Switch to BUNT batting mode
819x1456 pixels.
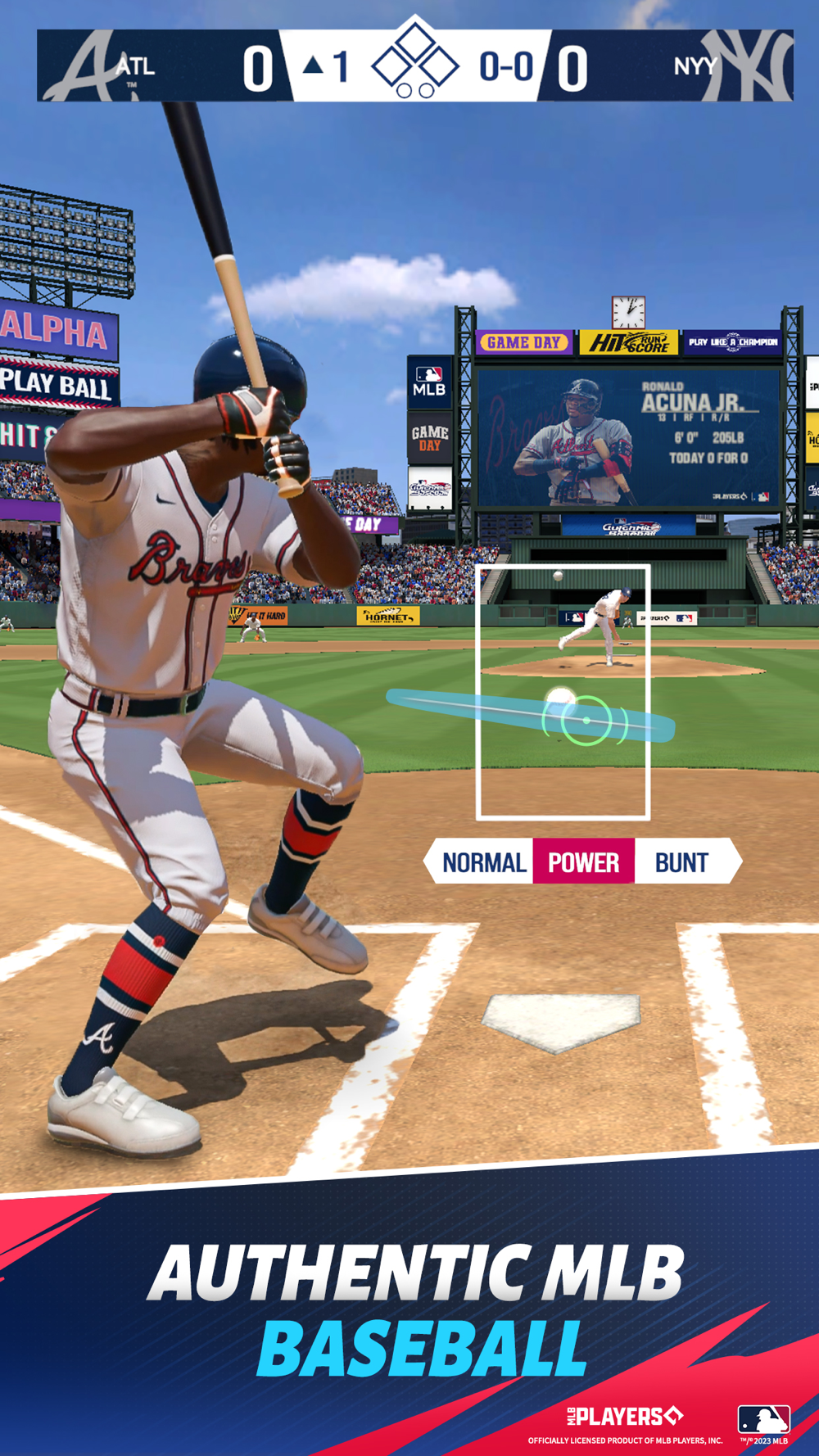681,862
